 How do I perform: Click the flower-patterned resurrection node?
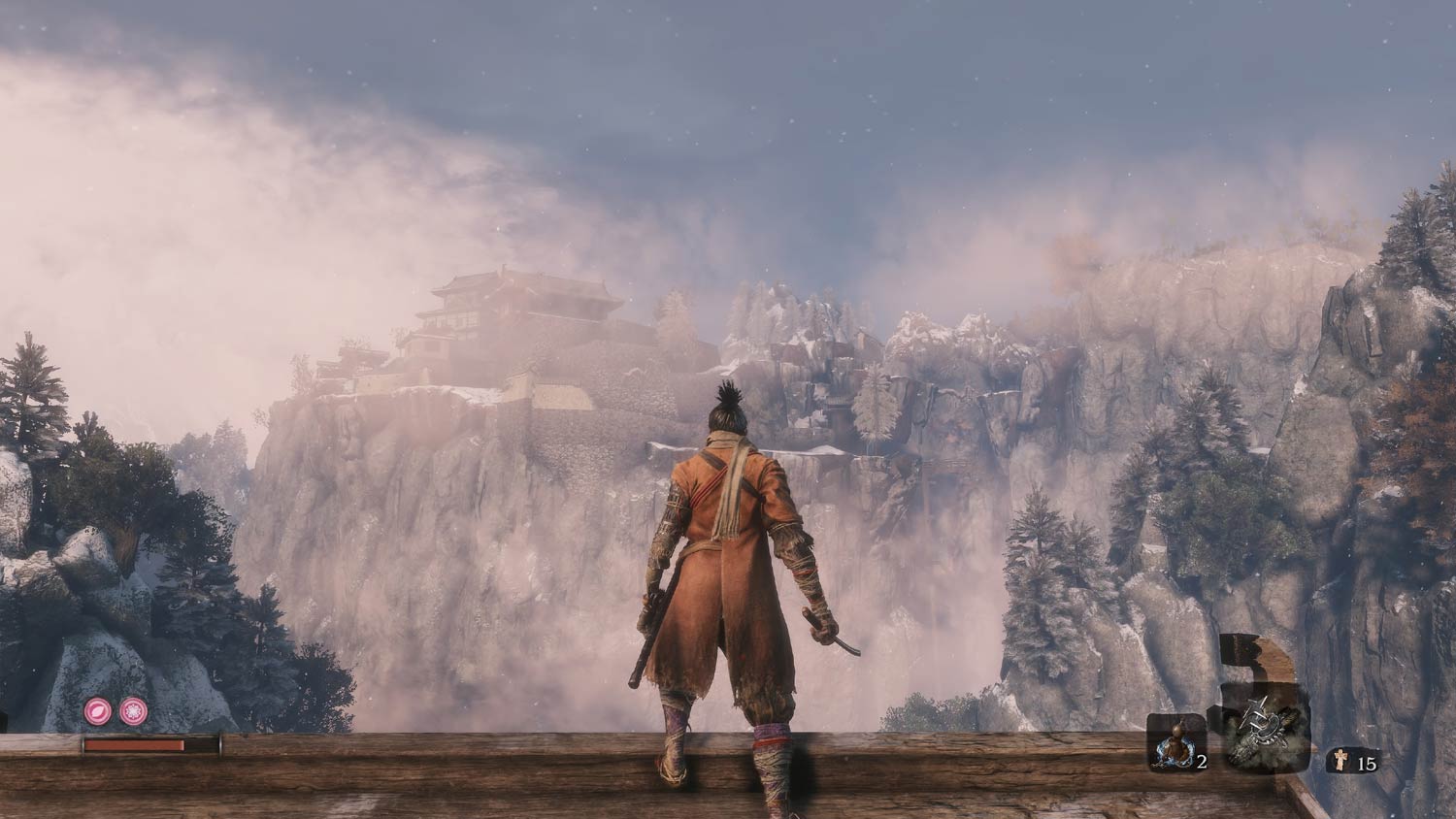pyautogui.click(x=133, y=711)
